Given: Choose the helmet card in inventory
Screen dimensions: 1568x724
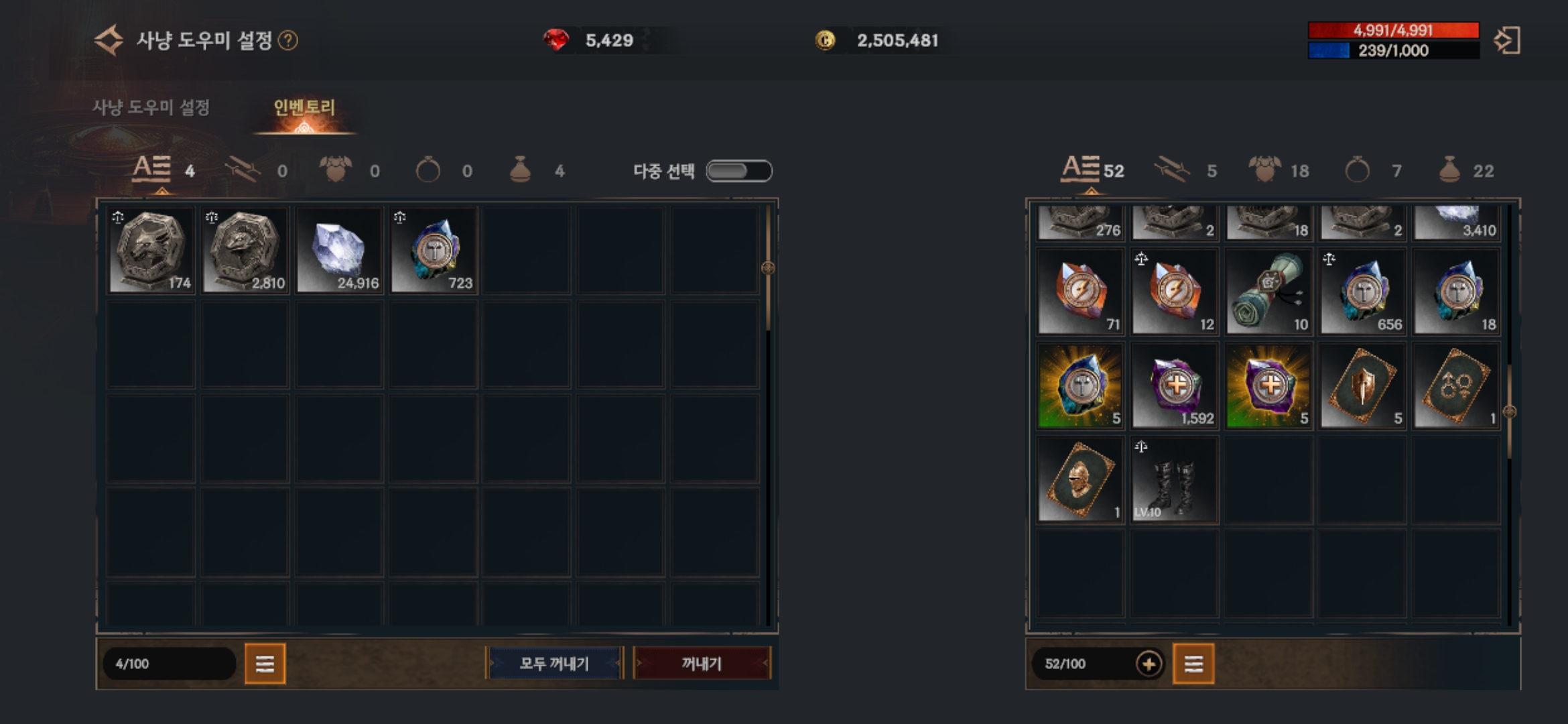Looking at the screenshot, I should 1080,479.
